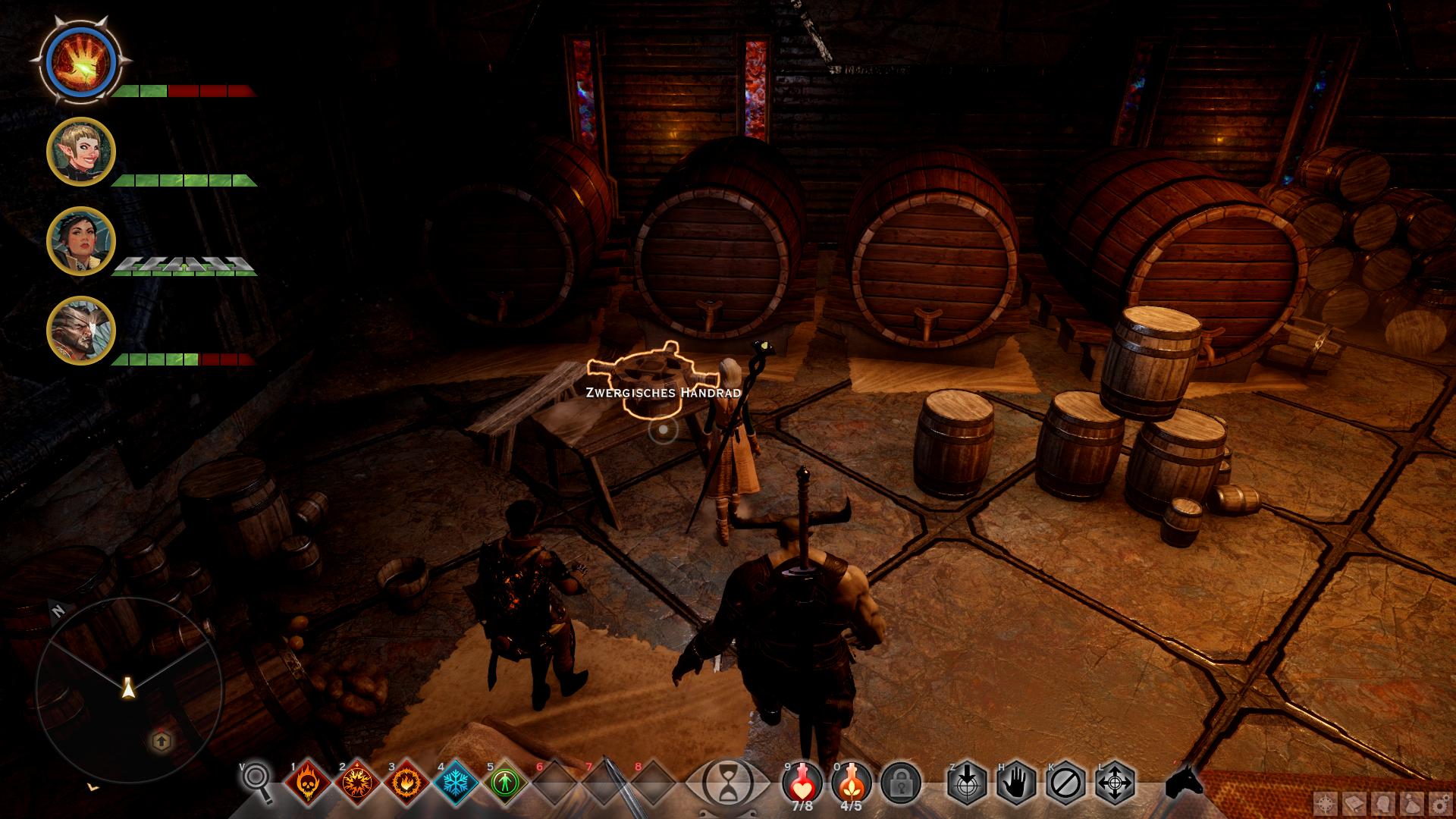Image resolution: width=1456 pixels, height=819 pixels.
Task: Cast the blue snowflake ice spell
Action: pos(455,783)
